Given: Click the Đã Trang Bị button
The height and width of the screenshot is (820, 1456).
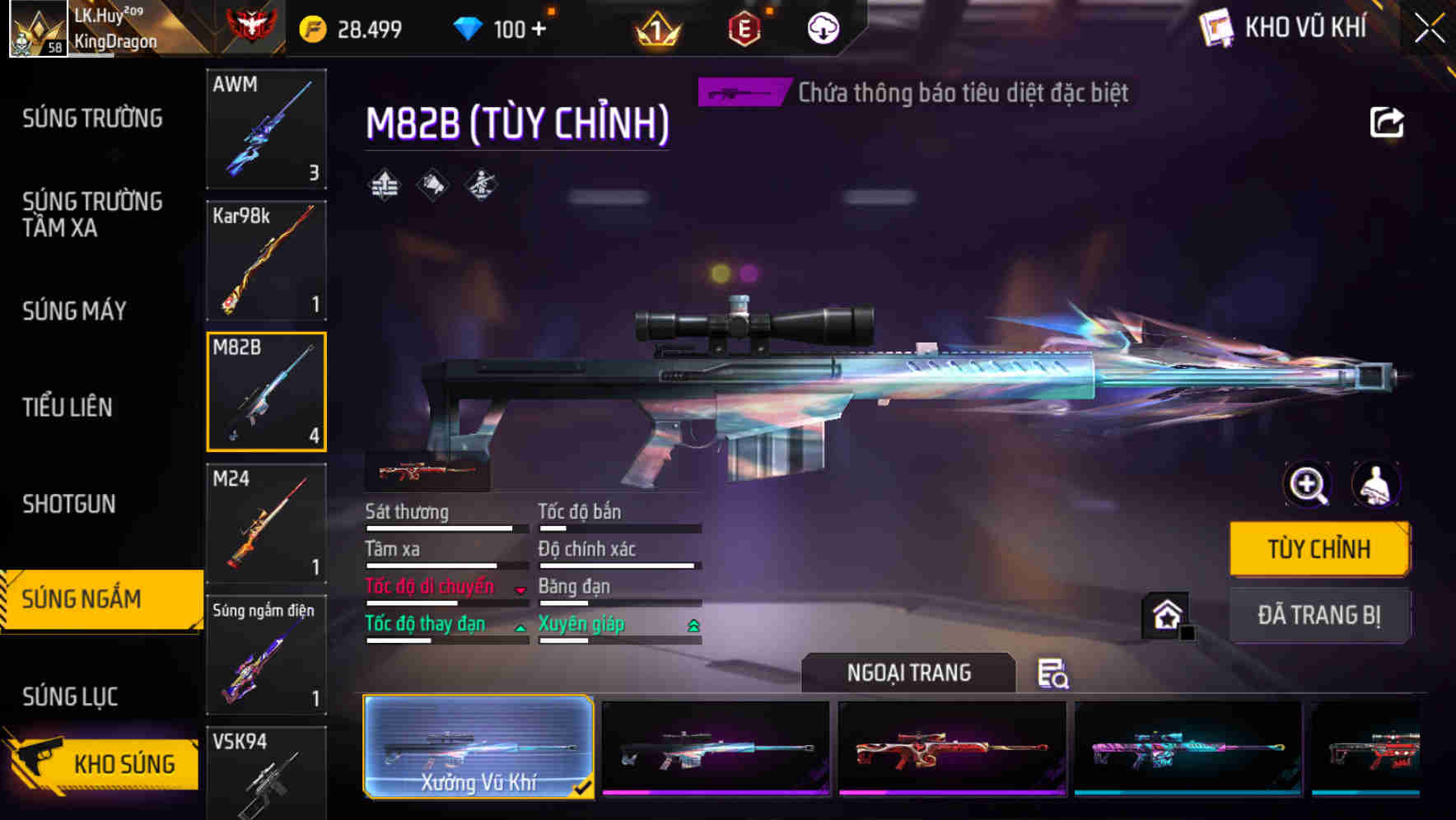Looking at the screenshot, I should [1319, 616].
